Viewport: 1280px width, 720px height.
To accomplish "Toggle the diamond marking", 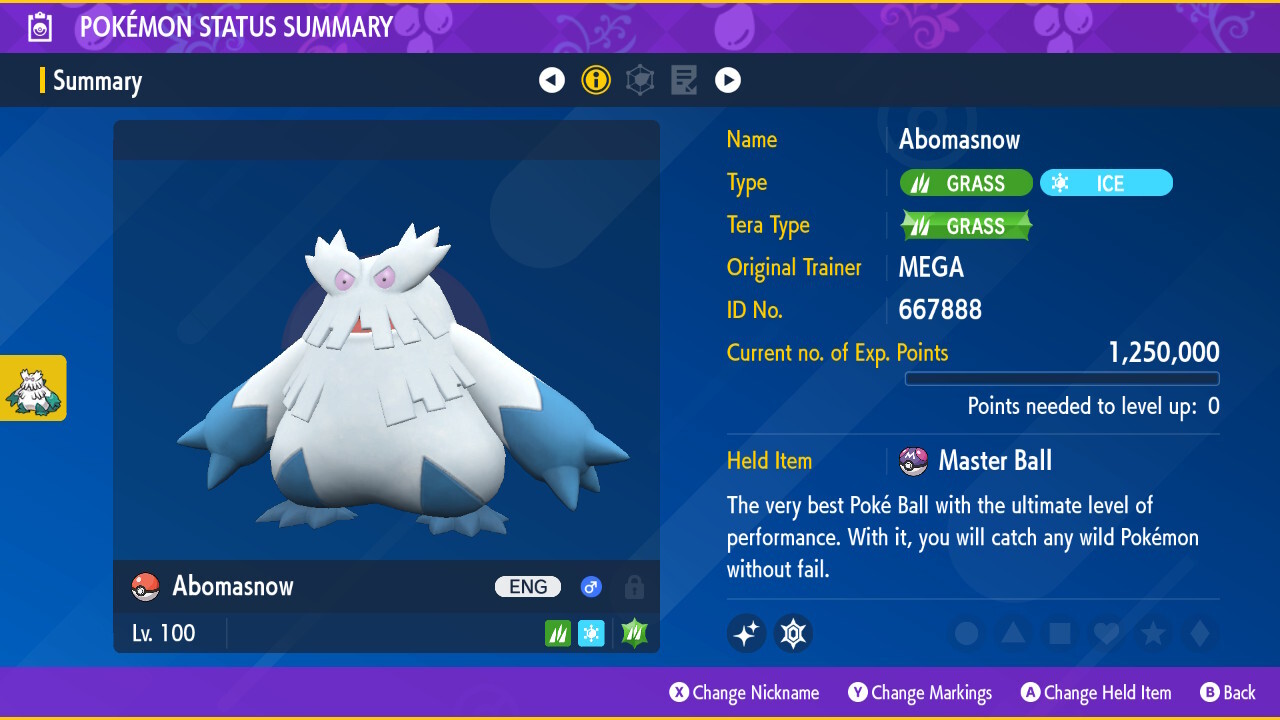I will click(x=1198, y=633).
